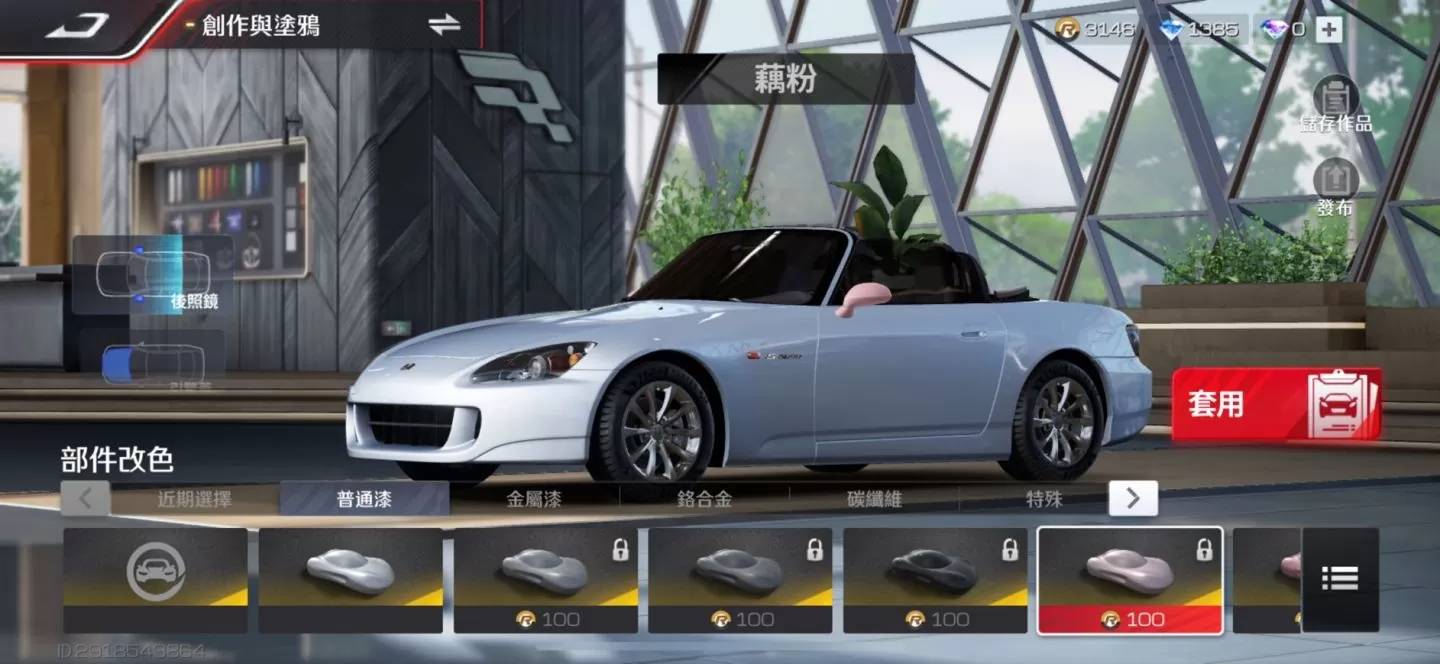1440x664 pixels.
Task: Show more paint categories with right arrow
Action: click(x=1133, y=498)
